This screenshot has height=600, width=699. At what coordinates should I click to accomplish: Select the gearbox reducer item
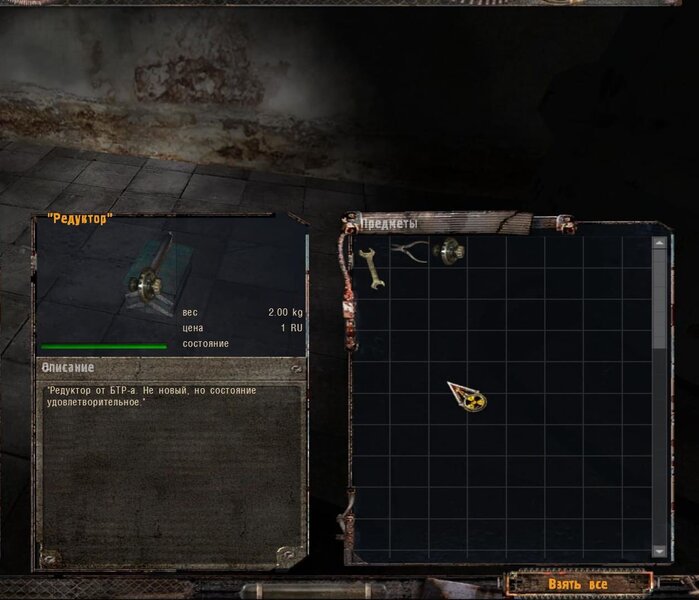pyautogui.click(x=448, y=251)
